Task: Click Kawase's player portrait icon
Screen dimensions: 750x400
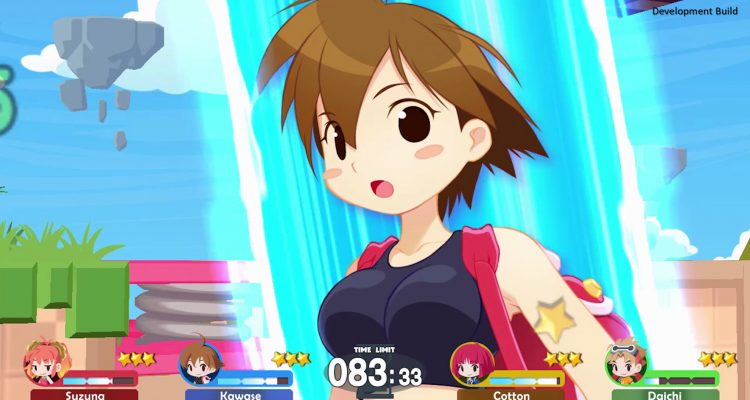Action: (198, 363)
